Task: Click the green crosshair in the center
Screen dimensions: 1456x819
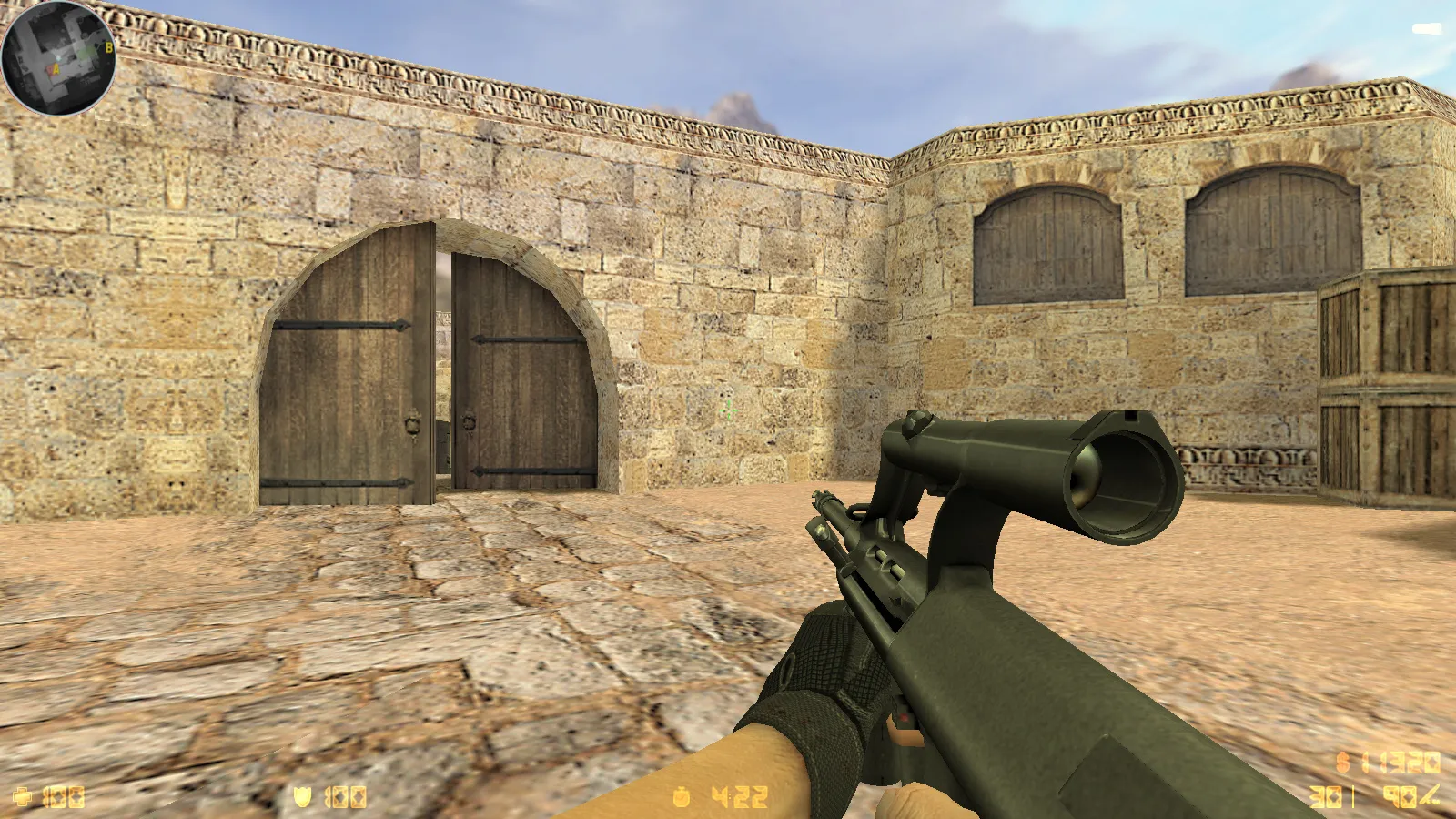Action: (728, 409)
